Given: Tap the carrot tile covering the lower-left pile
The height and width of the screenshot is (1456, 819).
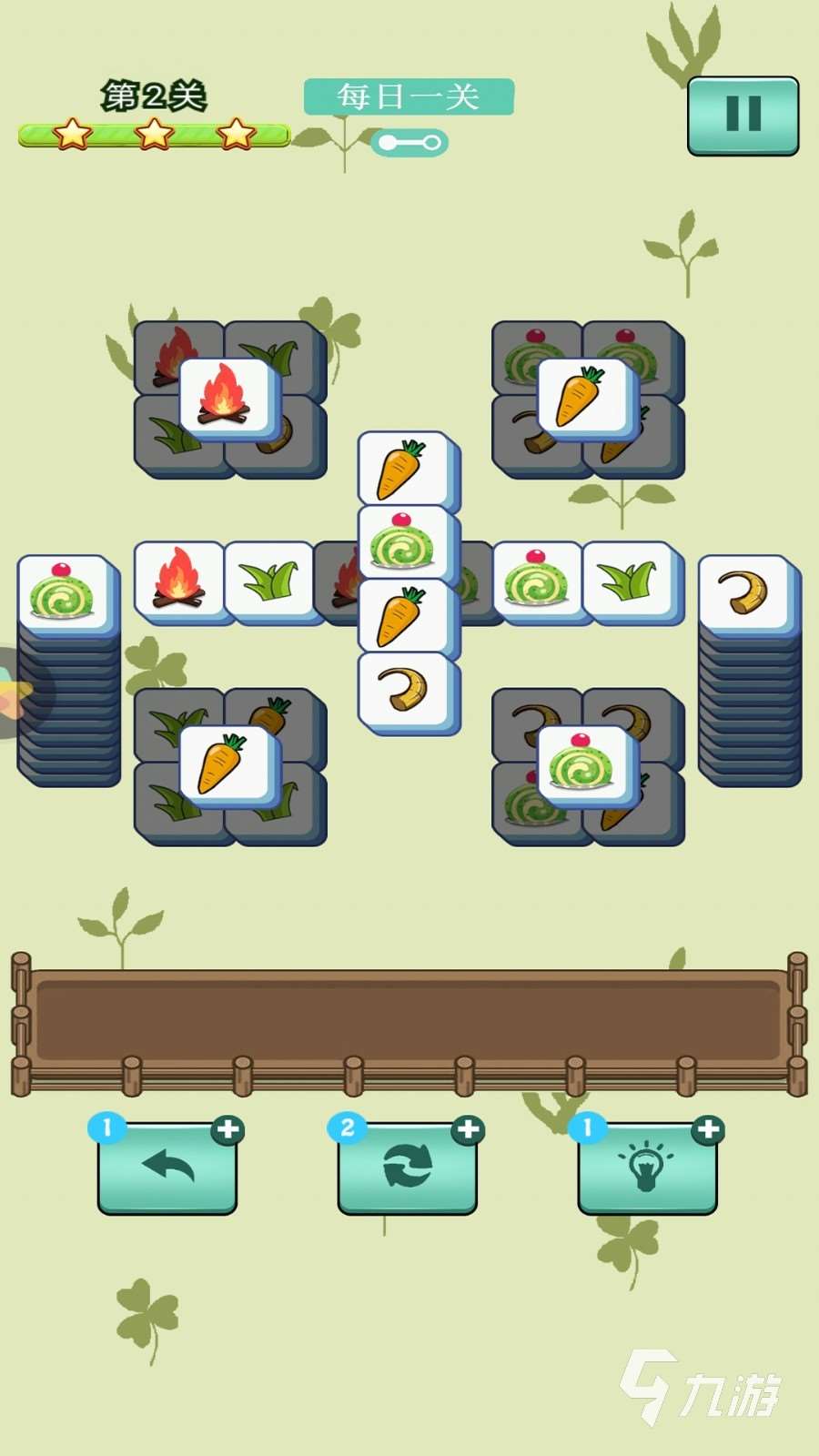Looking at the screenshot, I should [x=225, y=765].
